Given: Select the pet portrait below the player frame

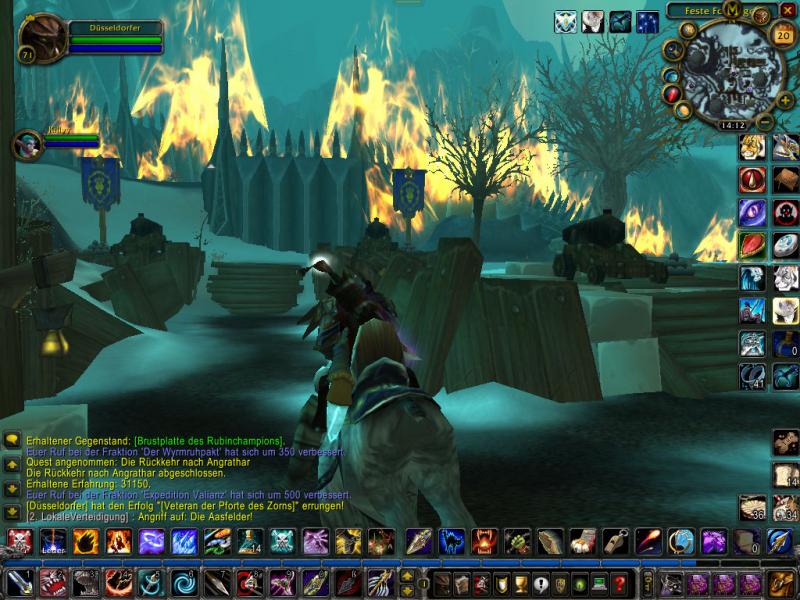Looking at the screenshot, I should coord(26,145).
